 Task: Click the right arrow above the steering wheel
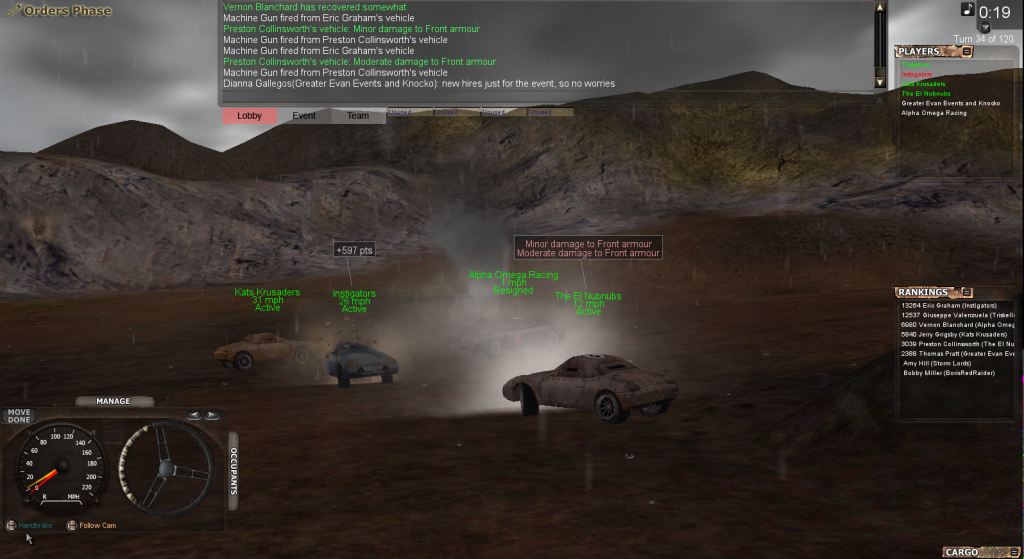point(213,415)
